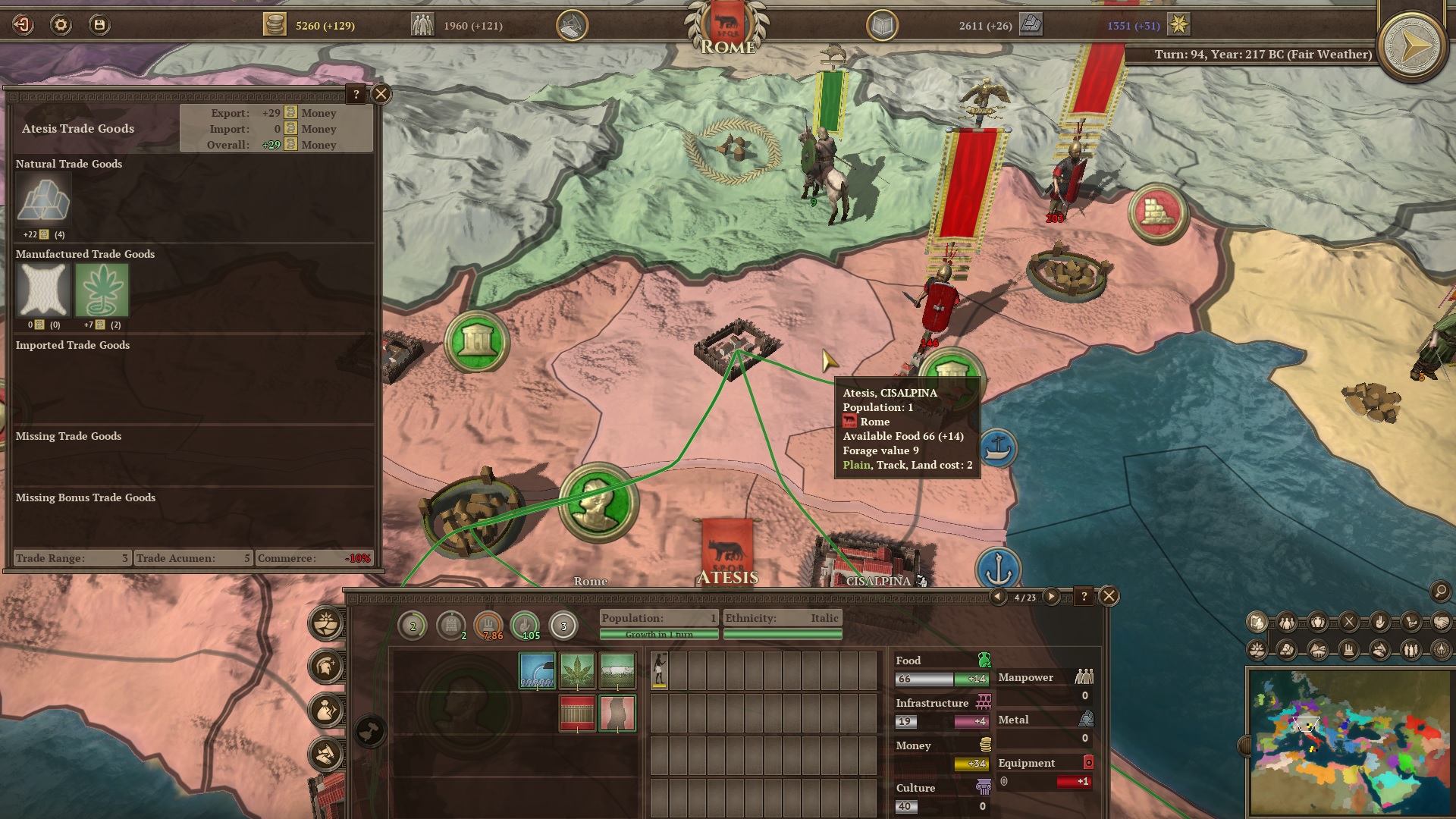Select the hemp field building in Atesis
Viewport: 1456px width, 819px height.
577,670
